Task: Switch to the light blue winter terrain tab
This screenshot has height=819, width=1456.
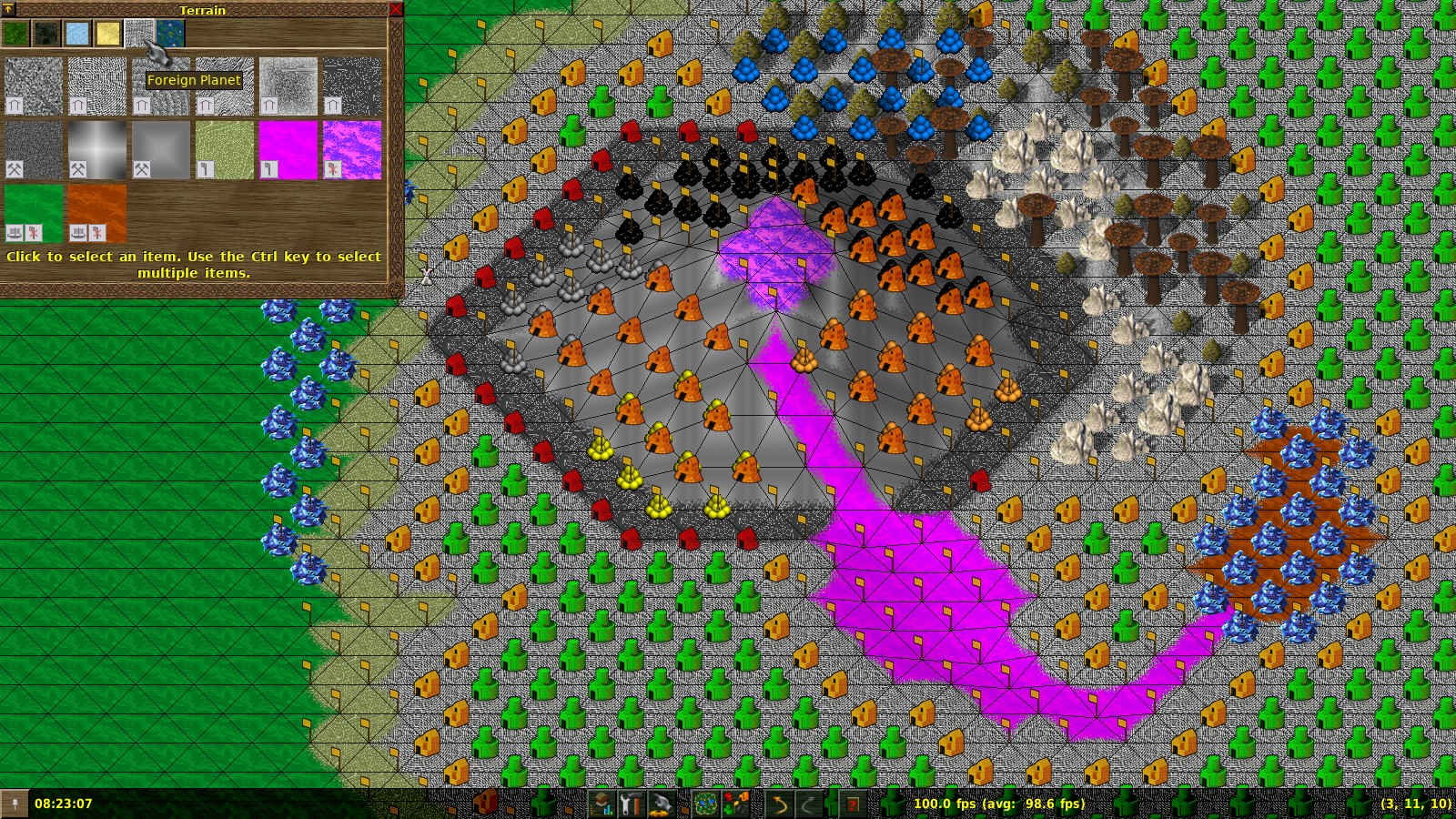Action: [x=77, y=34]
